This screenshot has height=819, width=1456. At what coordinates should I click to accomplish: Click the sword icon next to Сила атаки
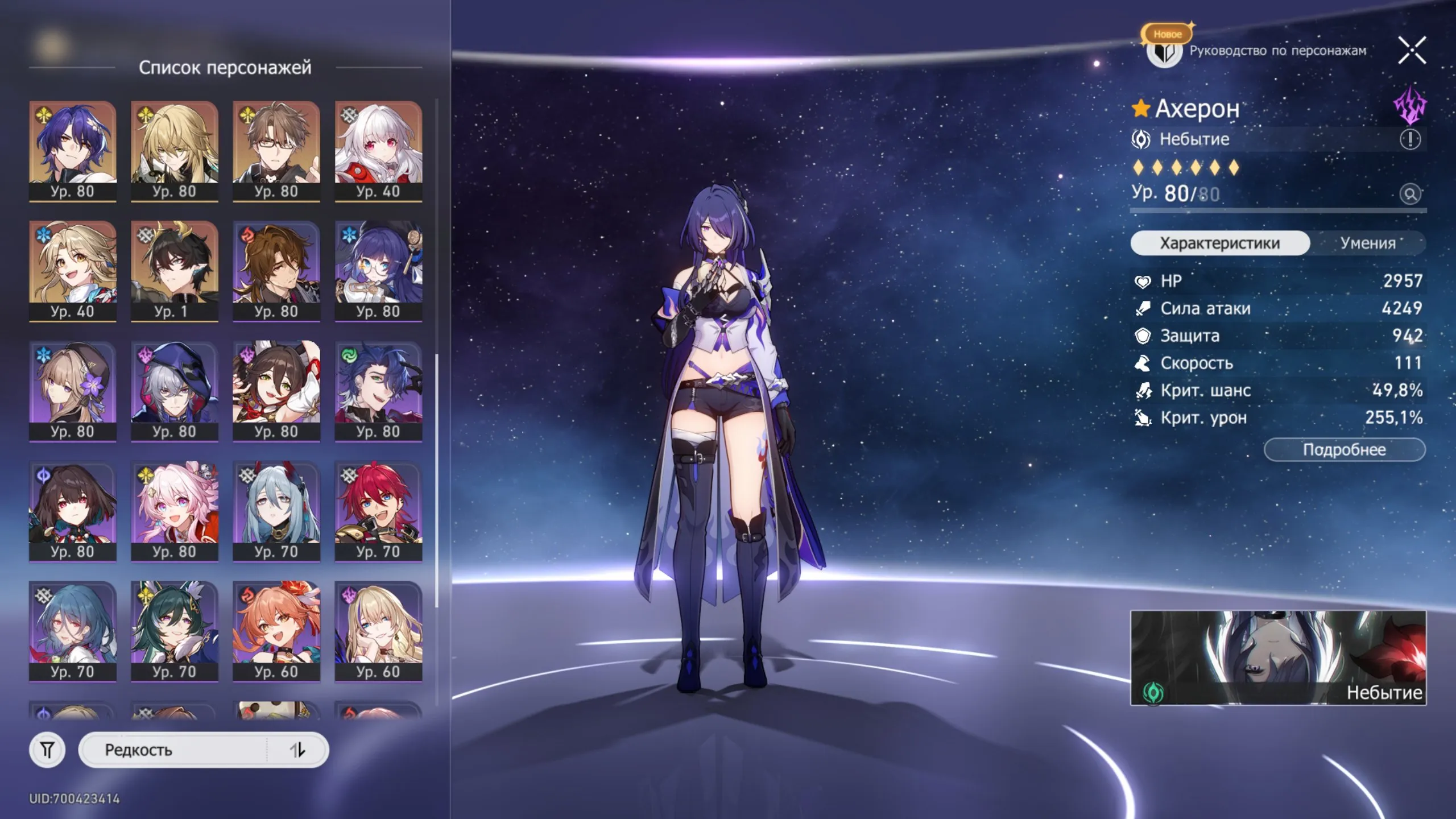(x=1144, y=308)
